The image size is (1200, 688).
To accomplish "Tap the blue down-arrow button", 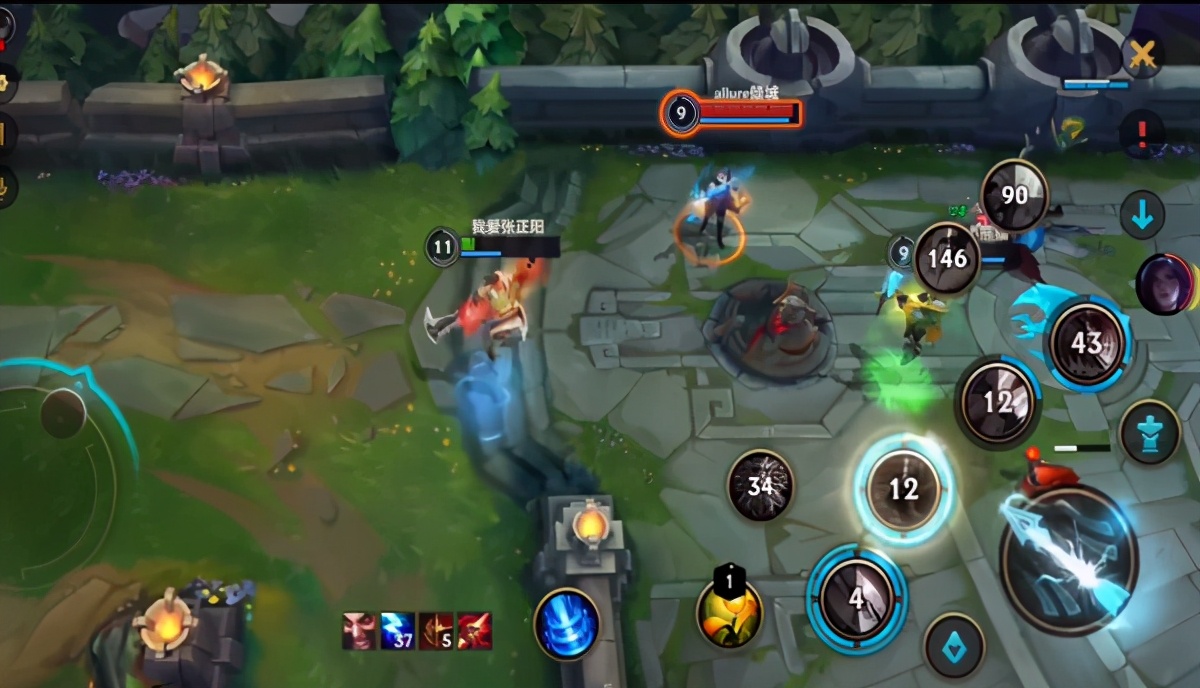I will tap(1142, 215).
